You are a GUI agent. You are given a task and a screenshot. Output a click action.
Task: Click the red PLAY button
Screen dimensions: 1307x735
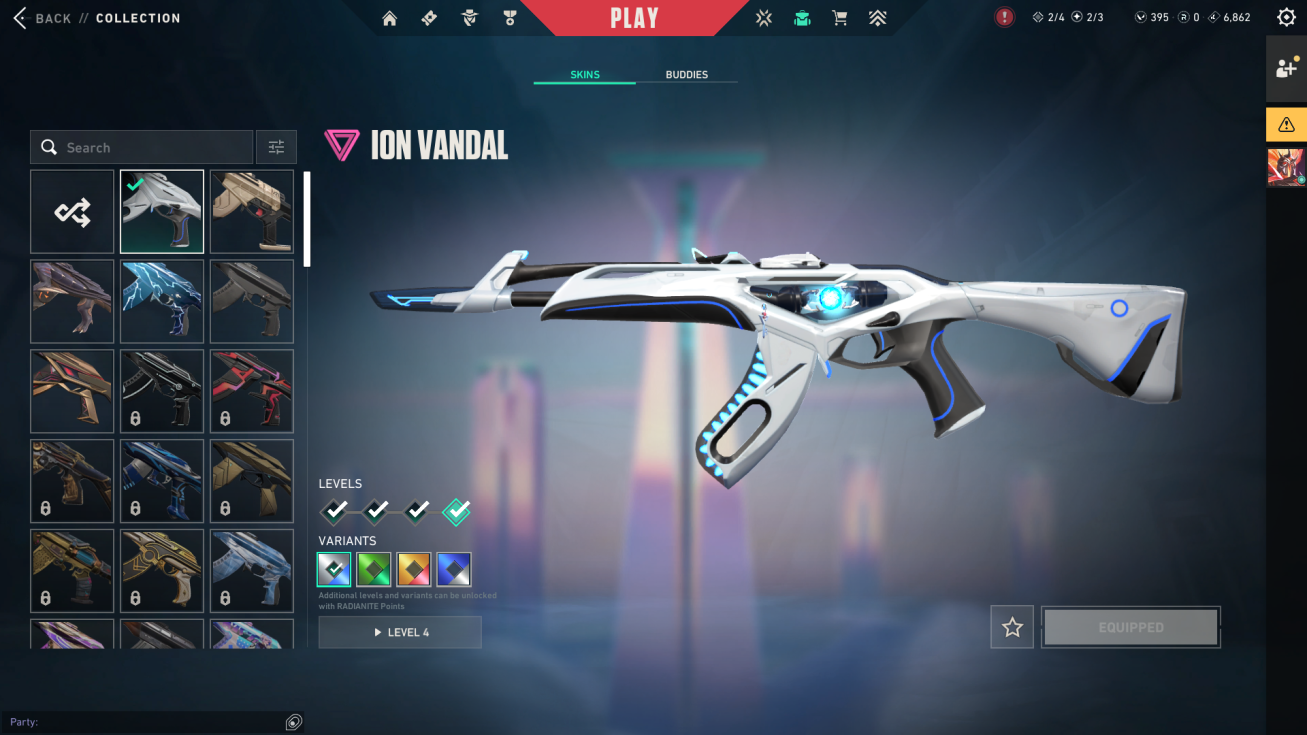(634, 18)
